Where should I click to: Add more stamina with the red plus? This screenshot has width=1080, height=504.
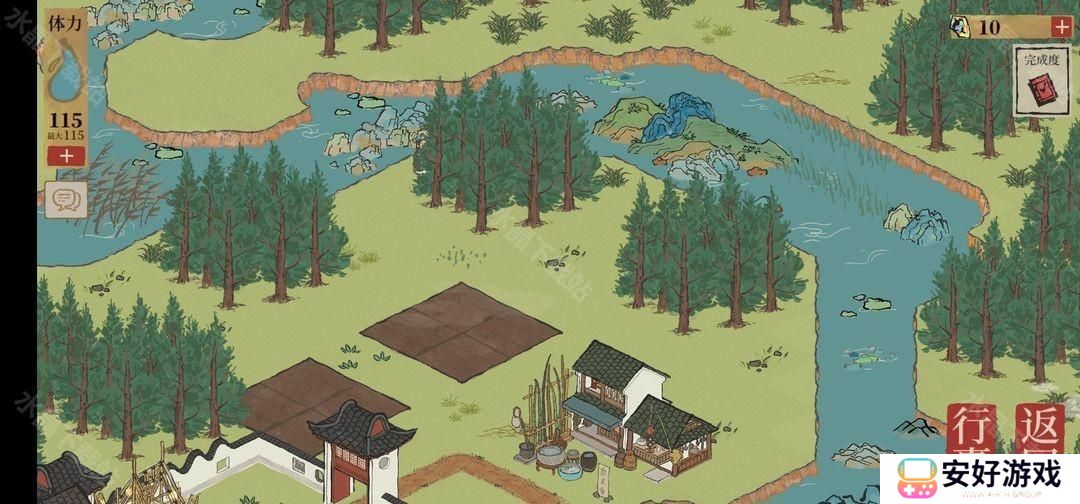pos(66,156)
